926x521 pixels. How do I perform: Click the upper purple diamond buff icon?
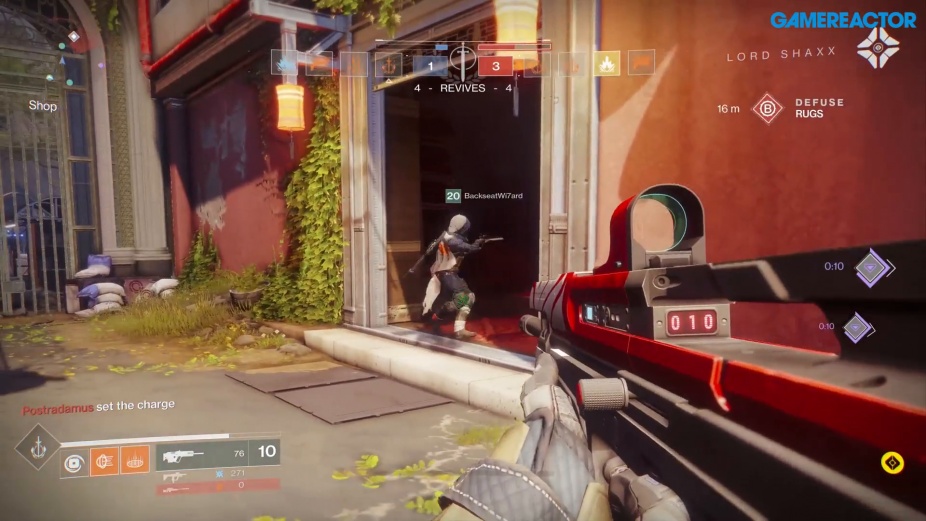(870, 267)
